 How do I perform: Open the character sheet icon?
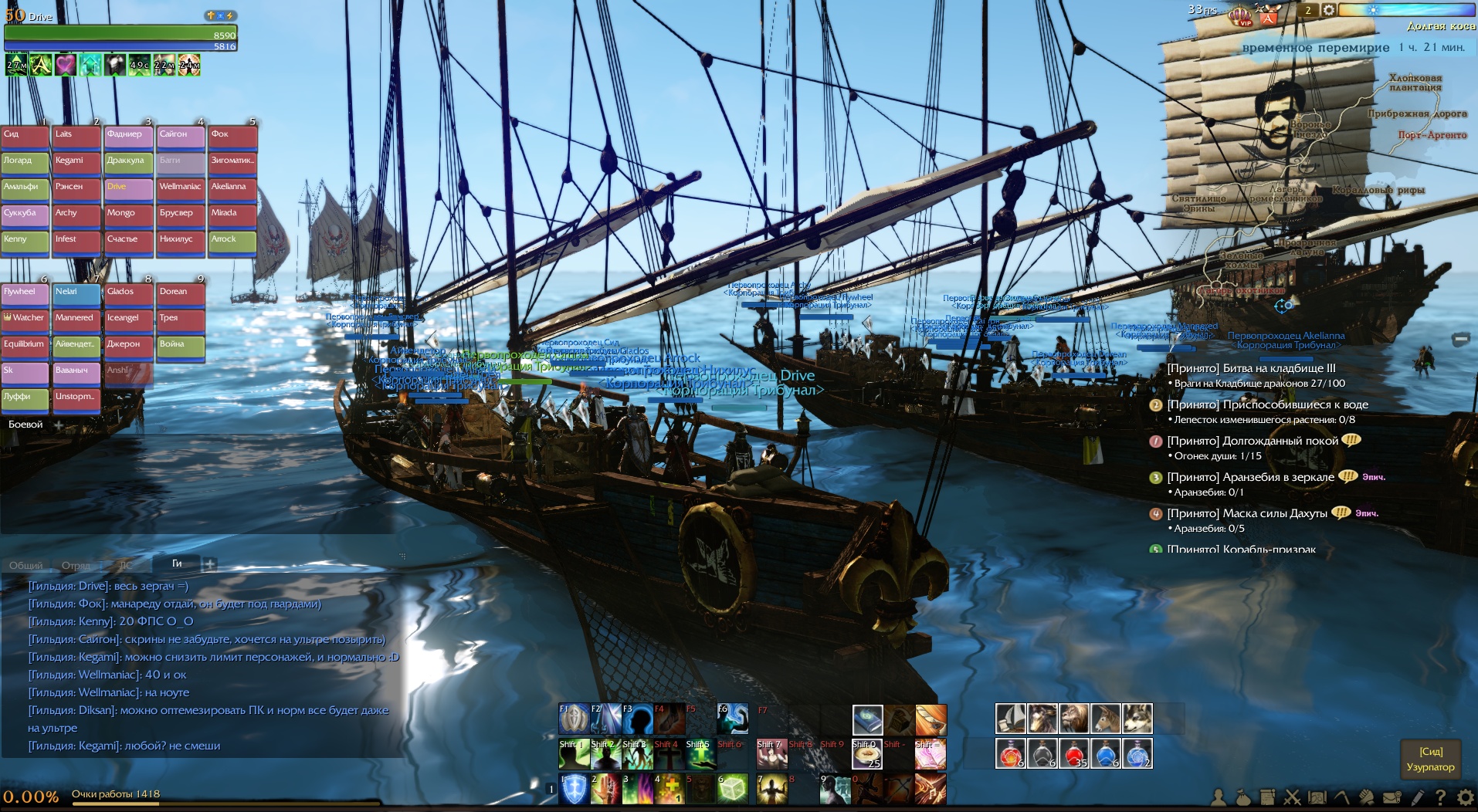point(1219,797)
